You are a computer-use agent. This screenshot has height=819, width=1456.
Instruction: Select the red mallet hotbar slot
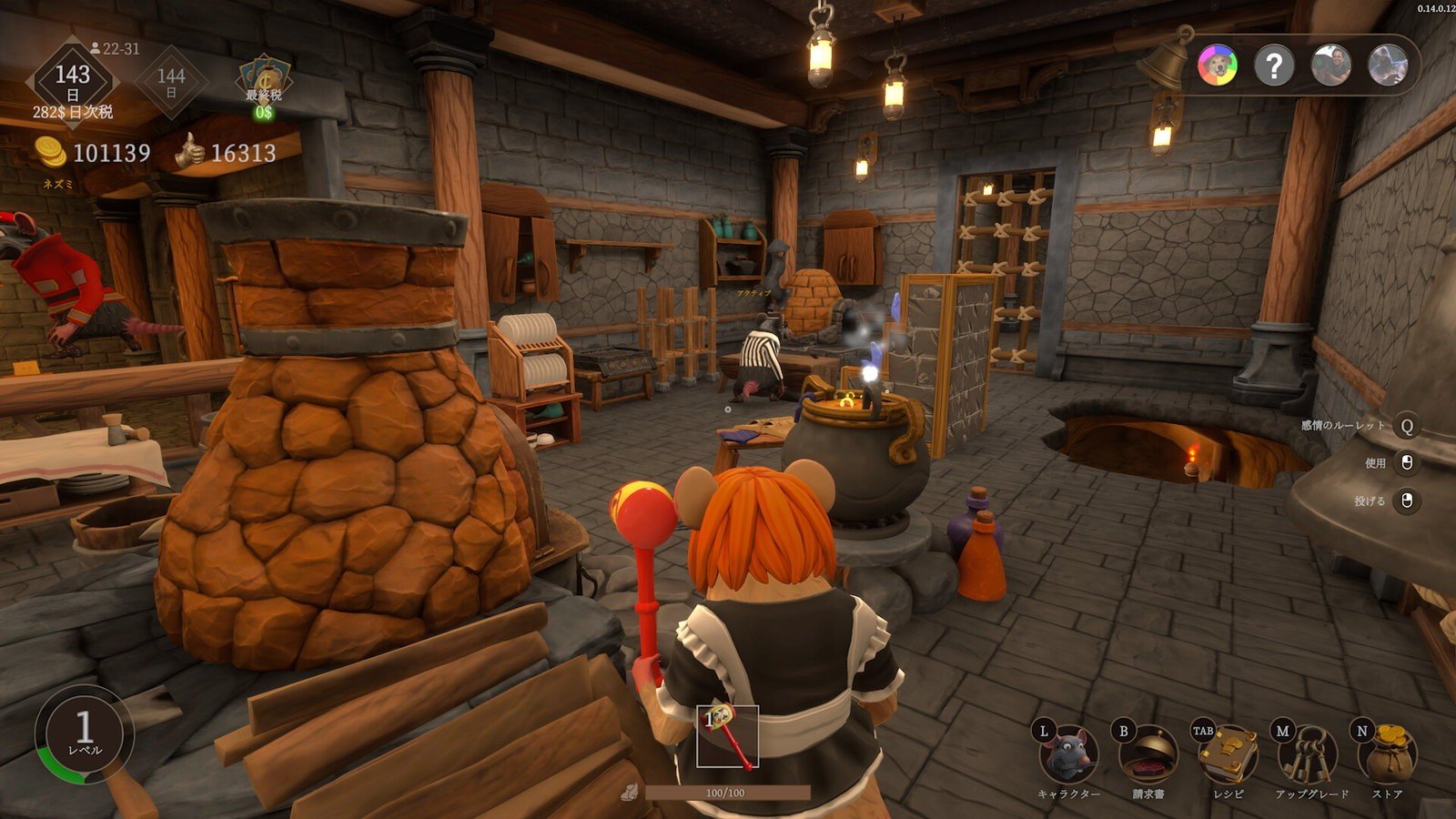[727, 736]
